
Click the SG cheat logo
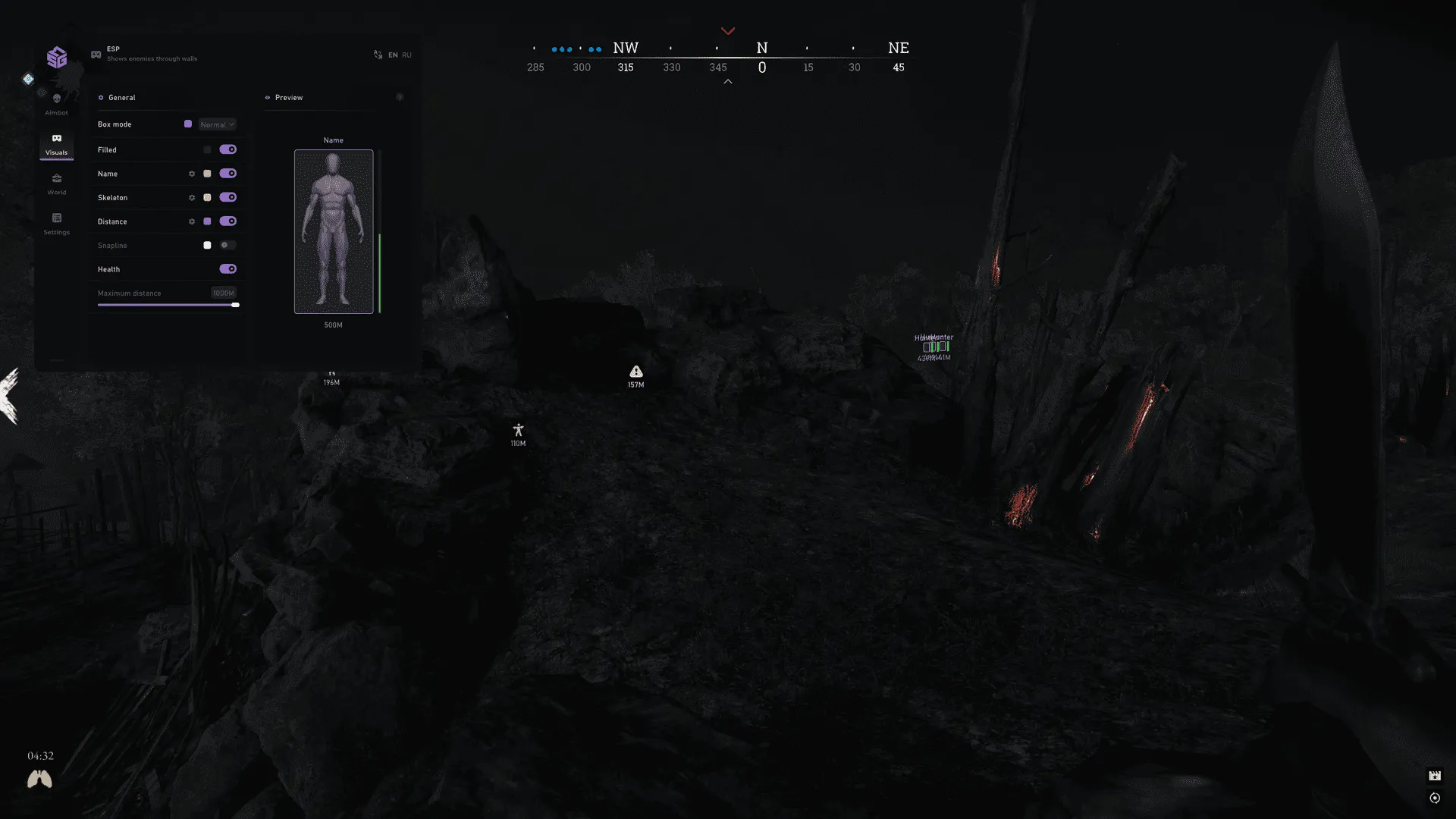pyautogui.click(x=57, y=58)
